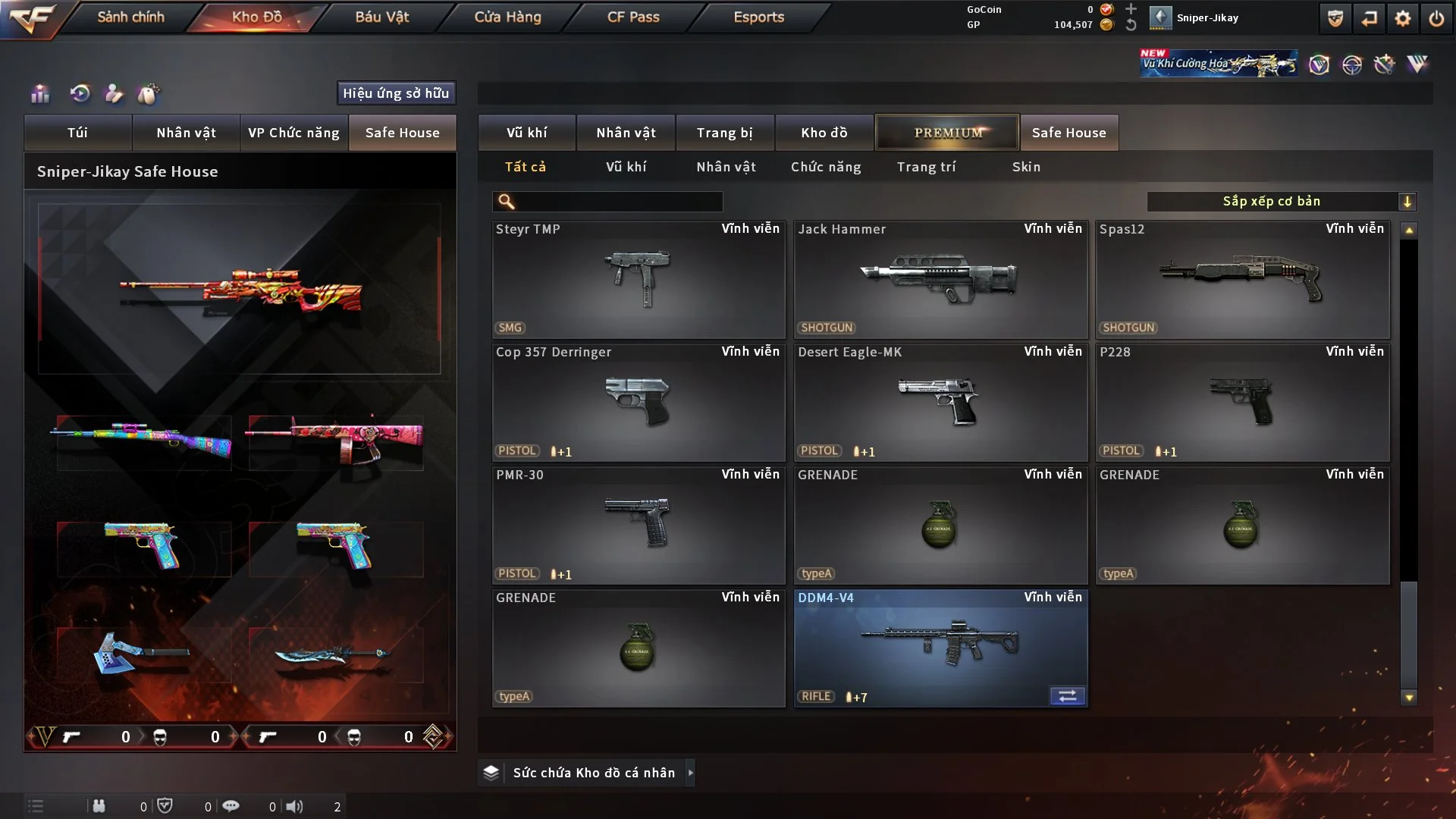This screenshot has width=1456, height=819.
Task: Filter items by Skin category
Action: (x=1026, y=167)
